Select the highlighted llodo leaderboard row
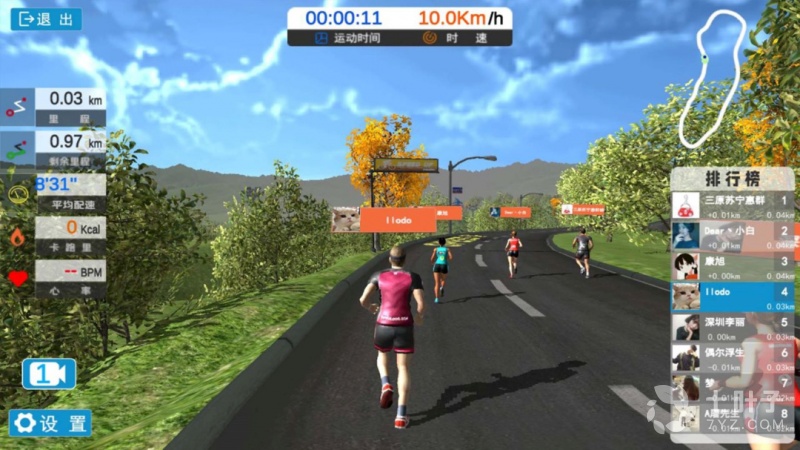Viewport: 800px width, 450px height. tap(732, 296)
